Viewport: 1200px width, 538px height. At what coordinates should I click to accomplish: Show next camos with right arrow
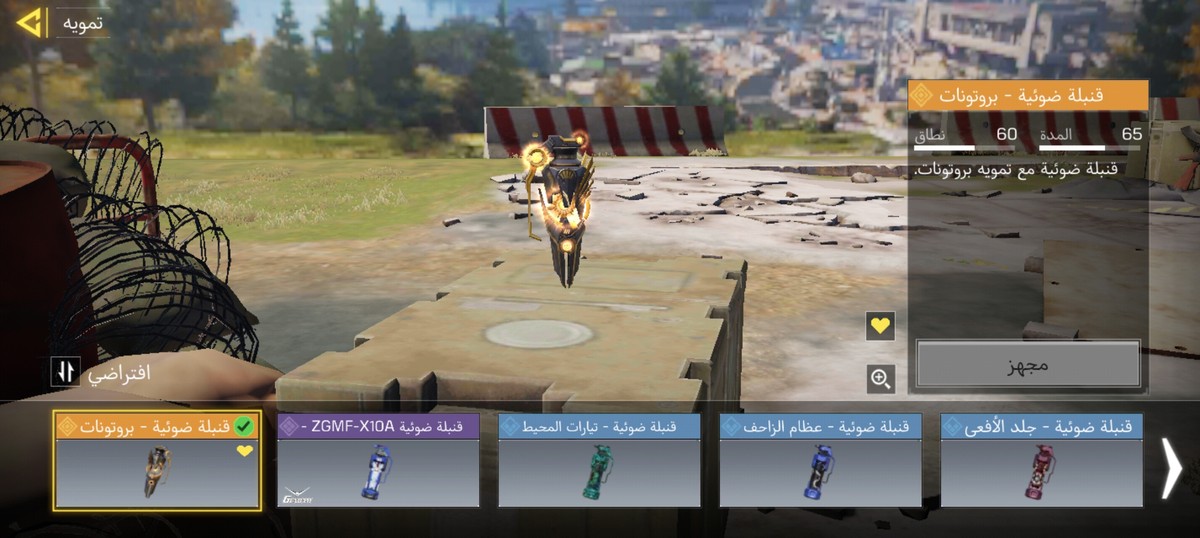1170,468
